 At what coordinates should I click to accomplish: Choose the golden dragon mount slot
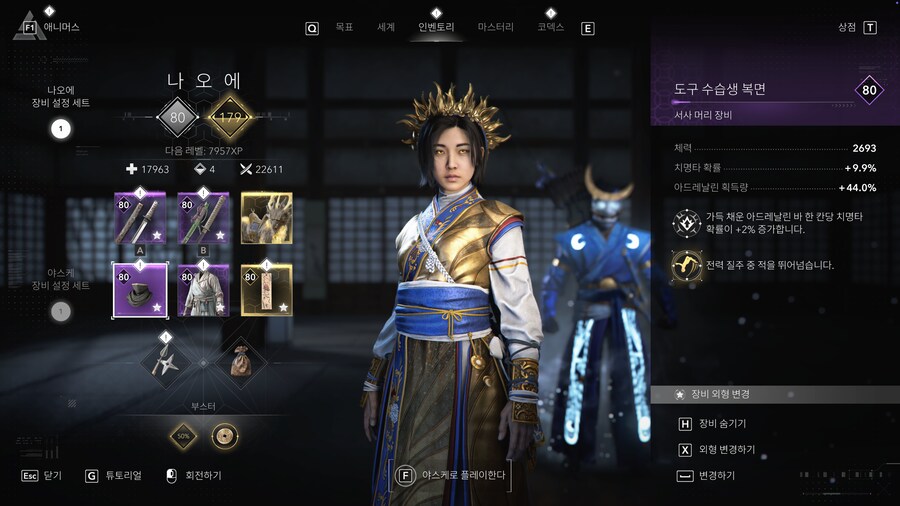pyautogui.click(x=267, y=218)
